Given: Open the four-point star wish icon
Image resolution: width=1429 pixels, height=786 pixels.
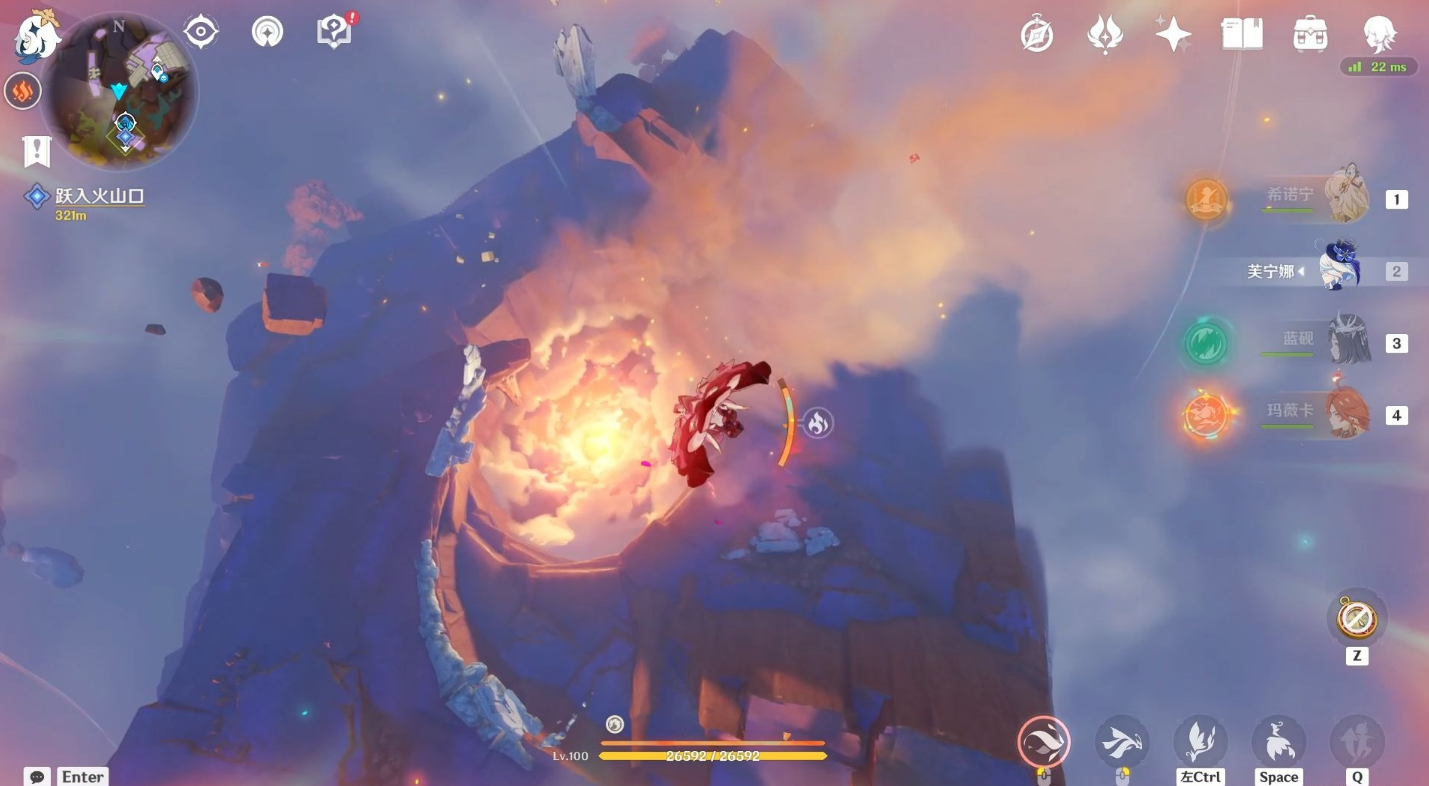Looking at the screenshot, I should click(x=1173, y=34).
